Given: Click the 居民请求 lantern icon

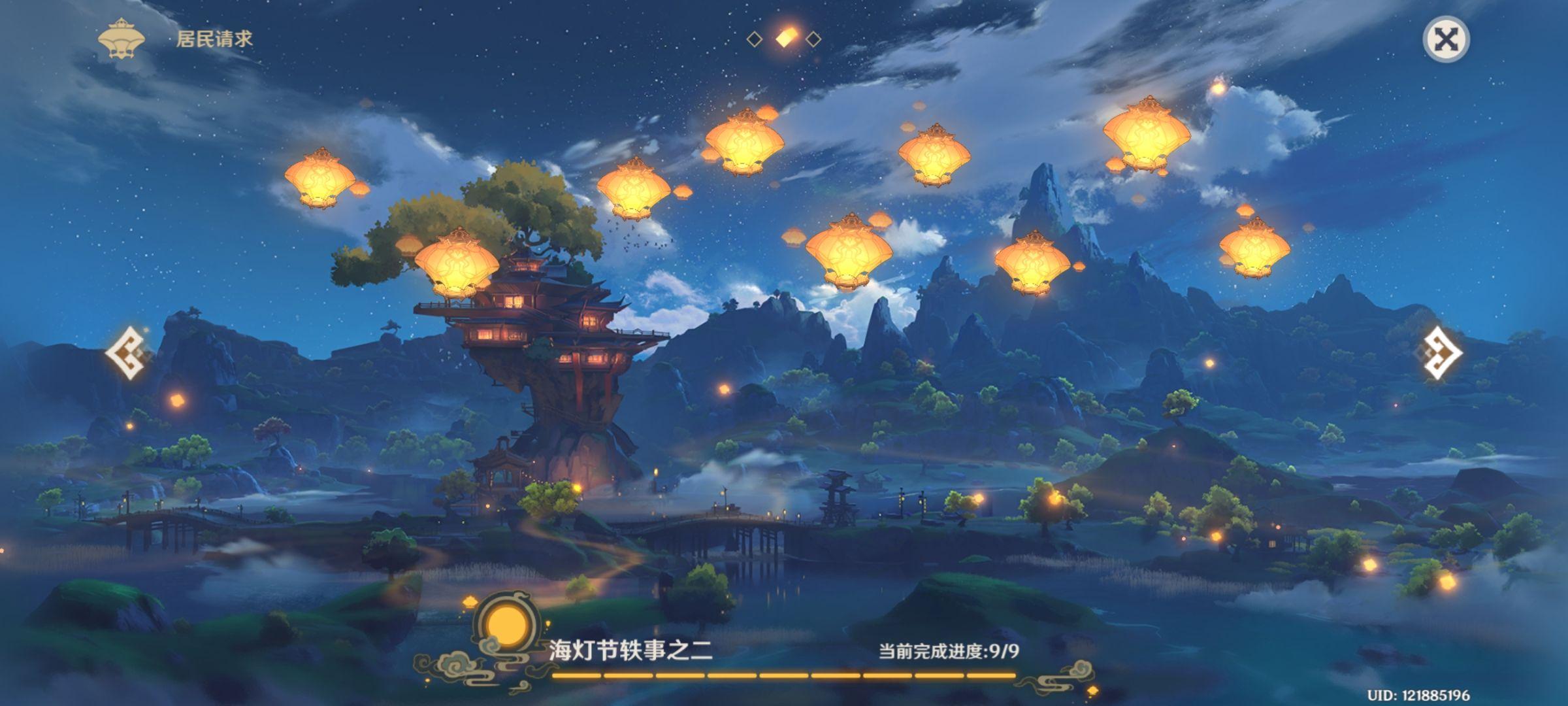Looking at the screenshot, I should 121,39.
